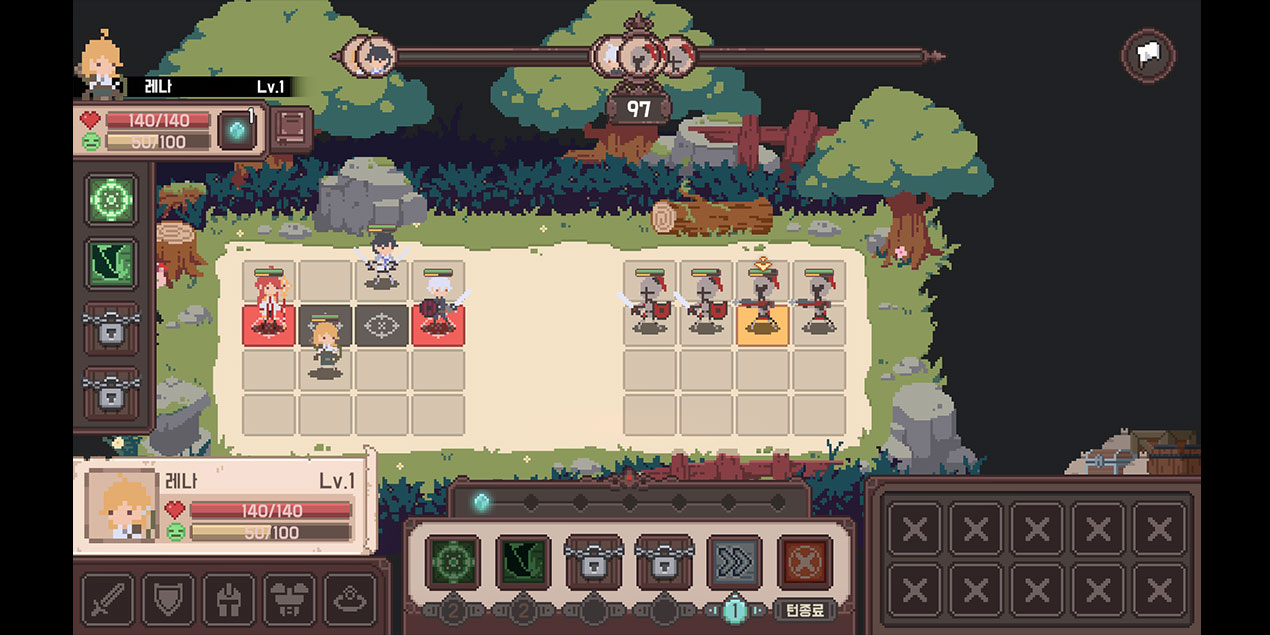
Task: Open the ring equipment slot
Action: [350, 598]
